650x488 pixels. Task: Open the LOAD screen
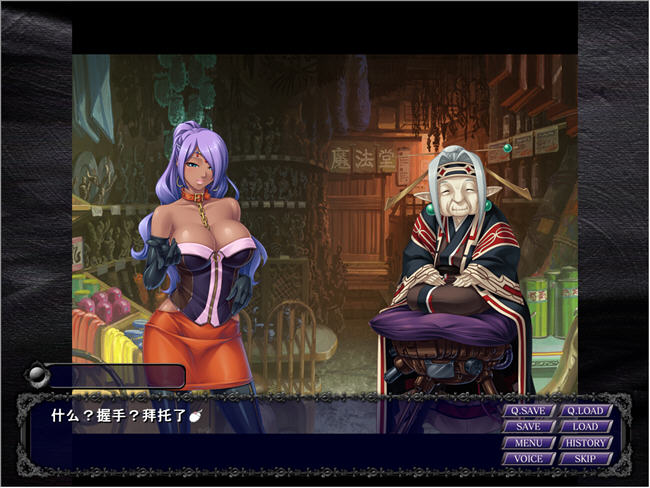tap(585, 427)
